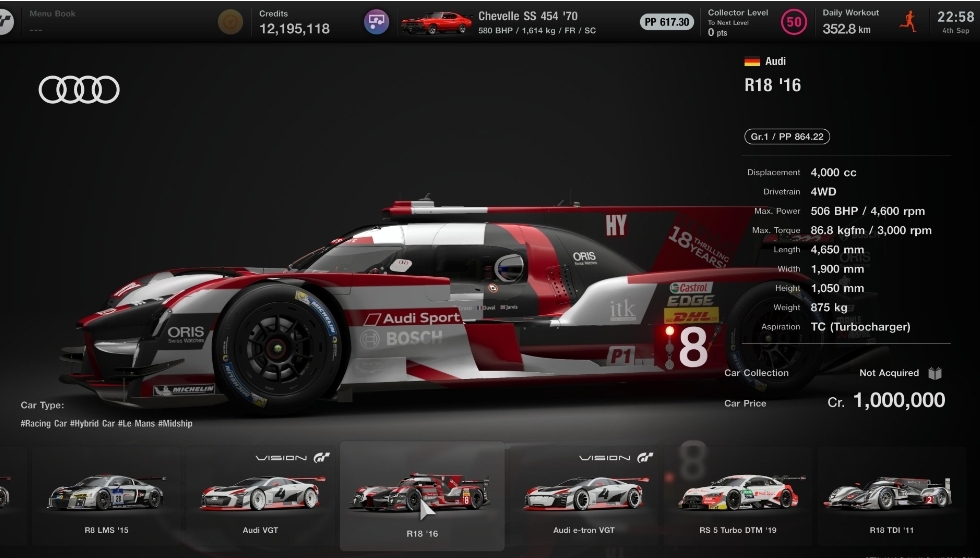Image resolution: width=980 pixels, height=558 pixels.
Task: Open the Collector Level badge
Action: (794, 21)
